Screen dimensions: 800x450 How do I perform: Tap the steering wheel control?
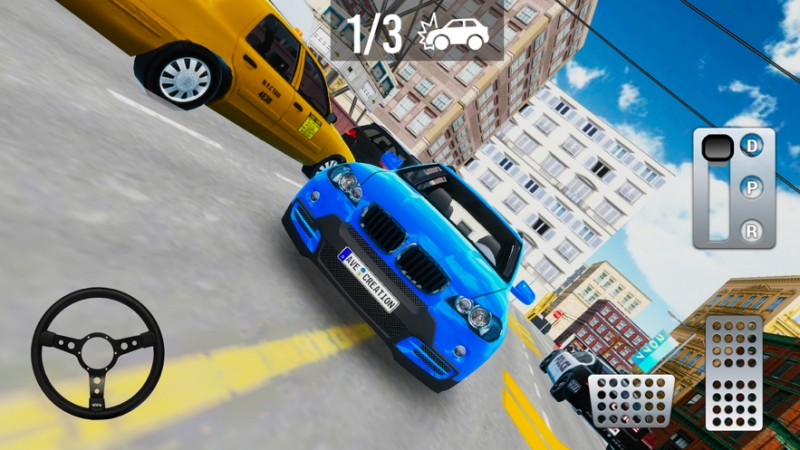tap(97, 353)
